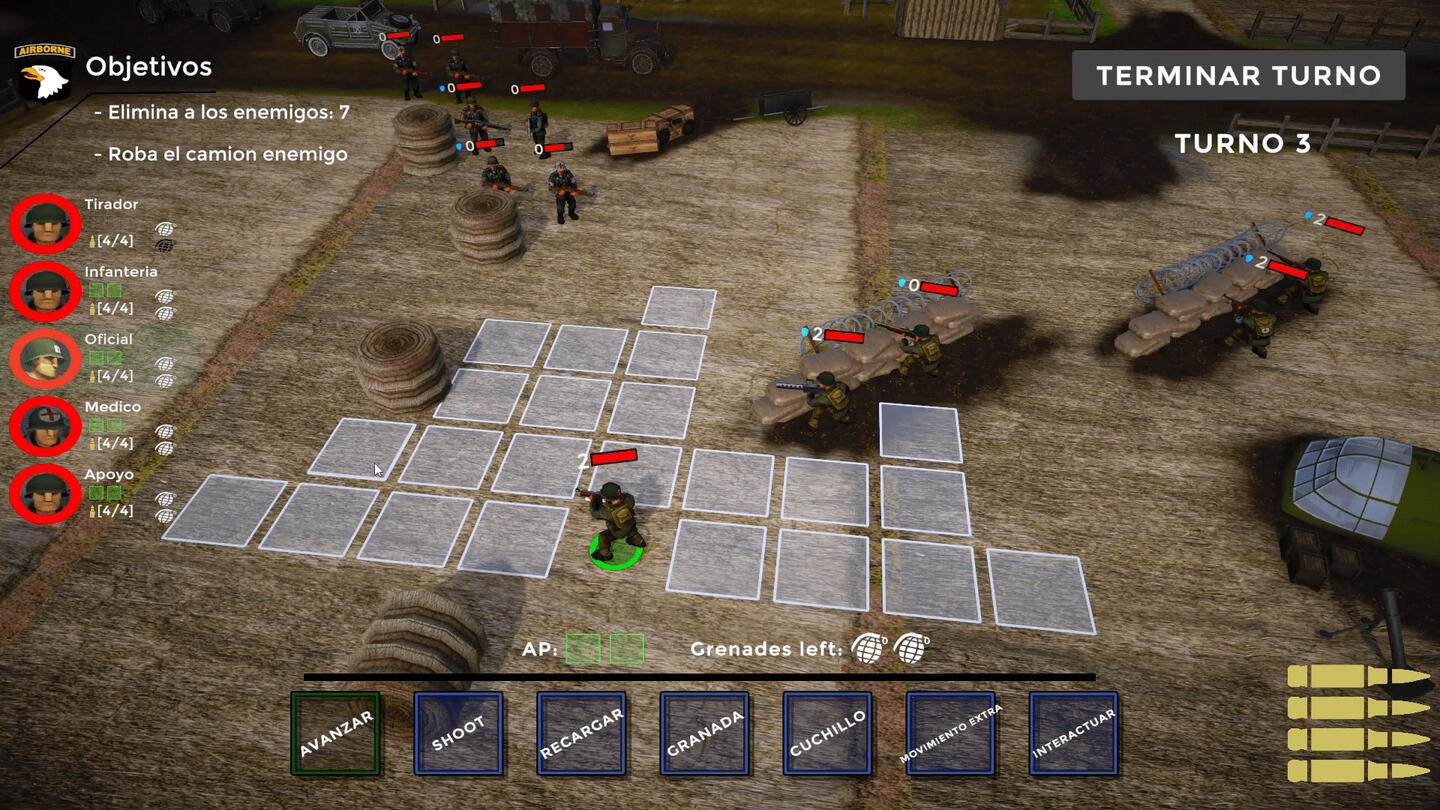Activate the Recargar action
1440x810 pixels.
pyautogui.click(x=582, y=733)
